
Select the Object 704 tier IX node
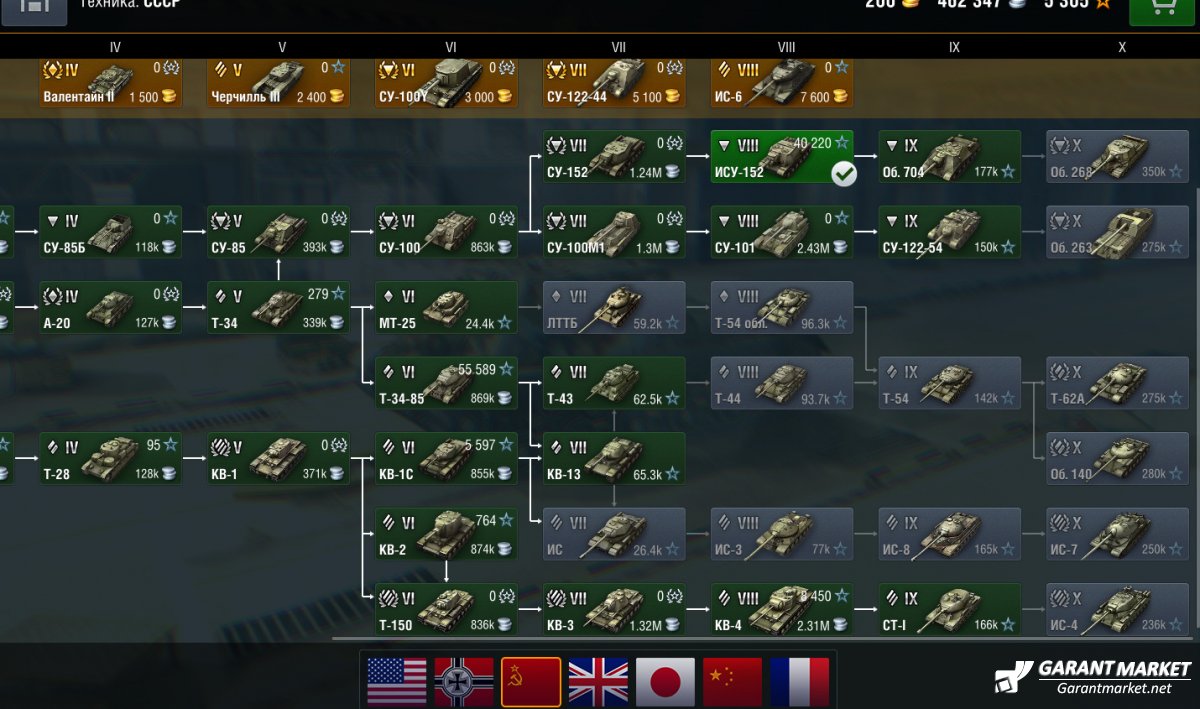[x=949, y=157]
